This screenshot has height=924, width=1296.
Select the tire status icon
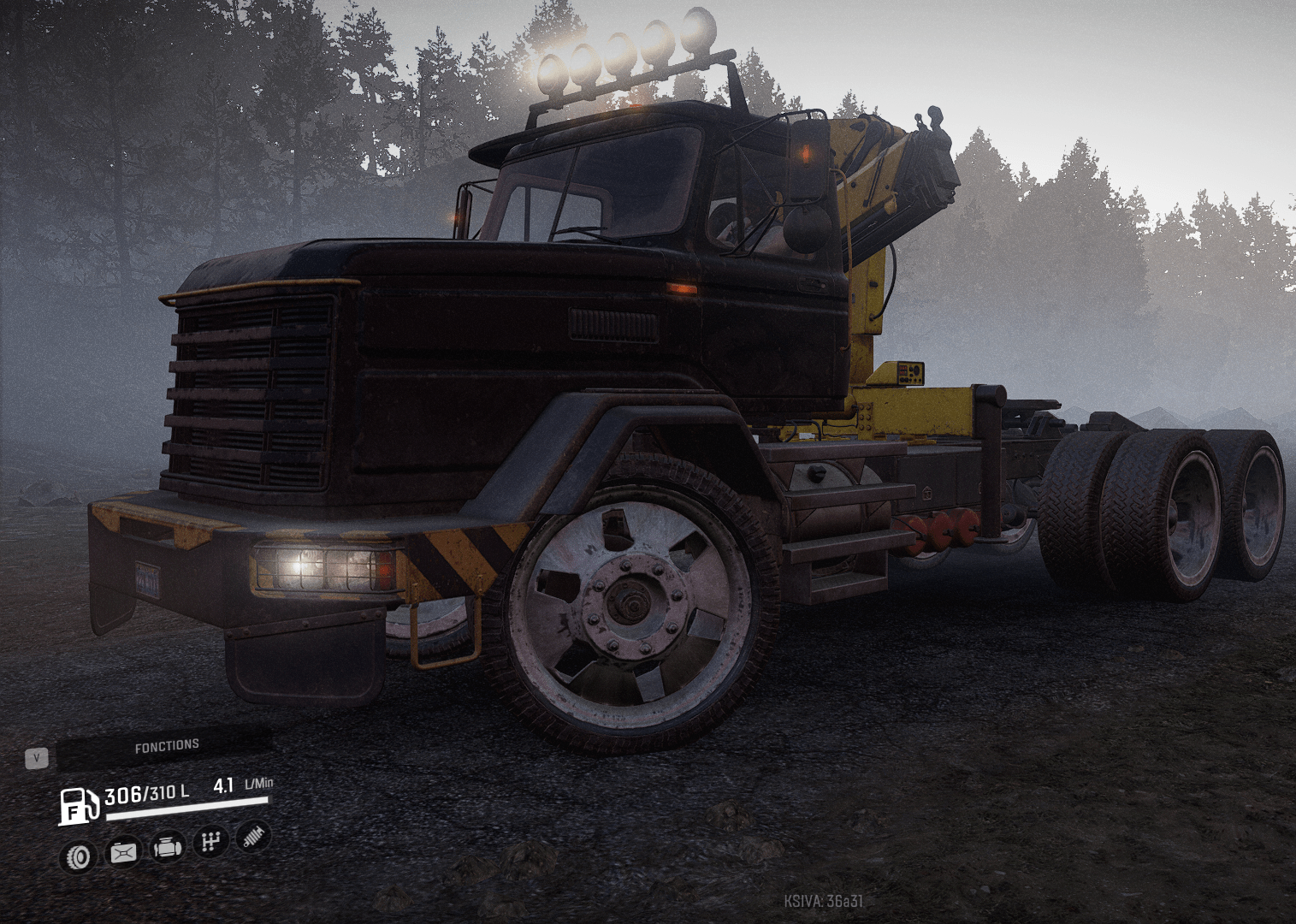79,856
